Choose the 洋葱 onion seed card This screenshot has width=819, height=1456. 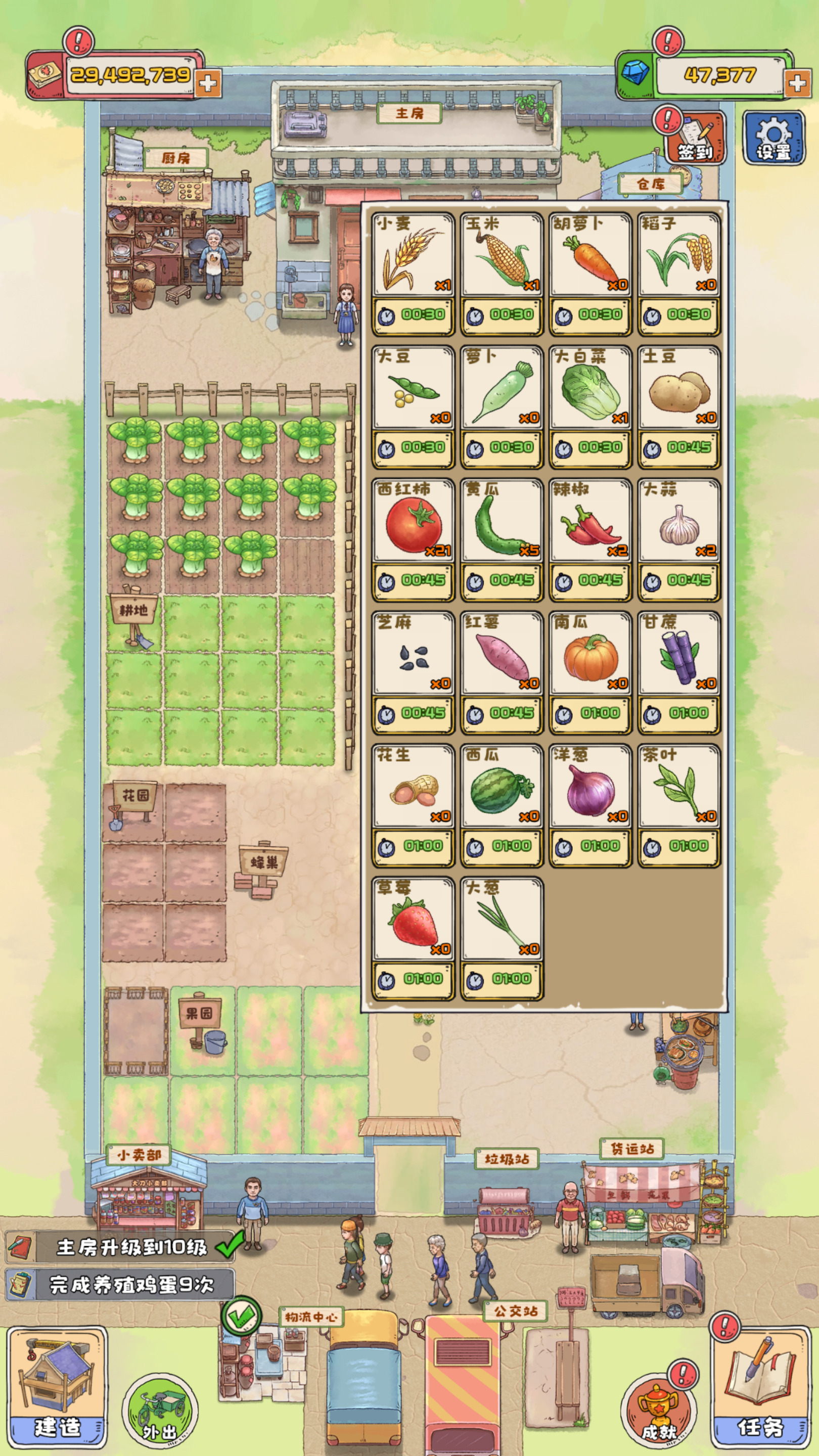(x=590, y=805)
